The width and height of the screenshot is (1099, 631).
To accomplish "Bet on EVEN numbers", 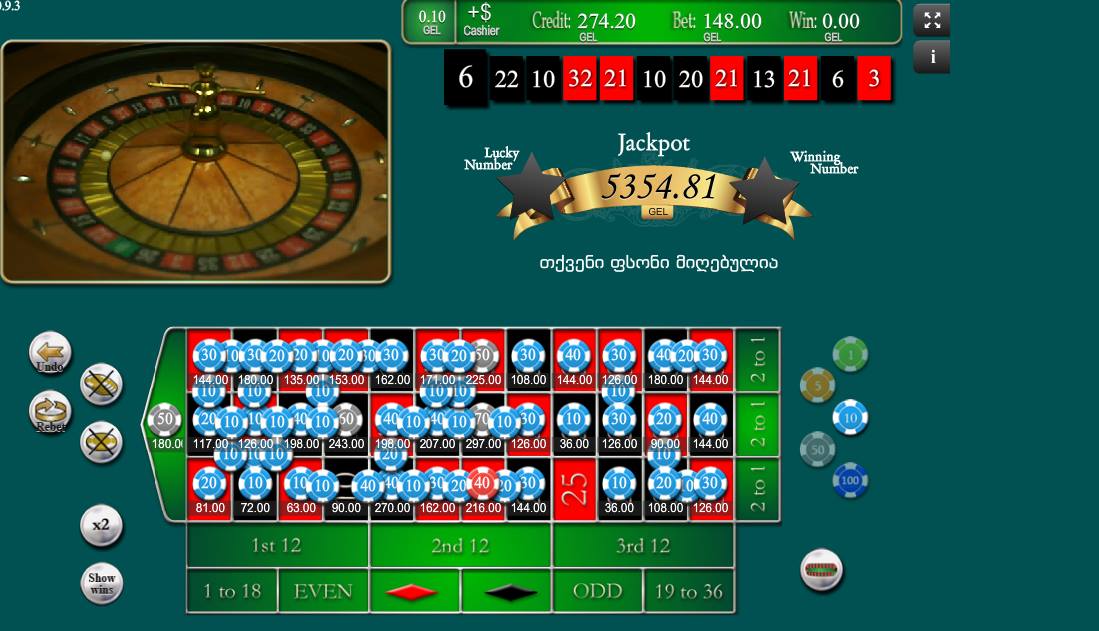I will pos(323,591).
